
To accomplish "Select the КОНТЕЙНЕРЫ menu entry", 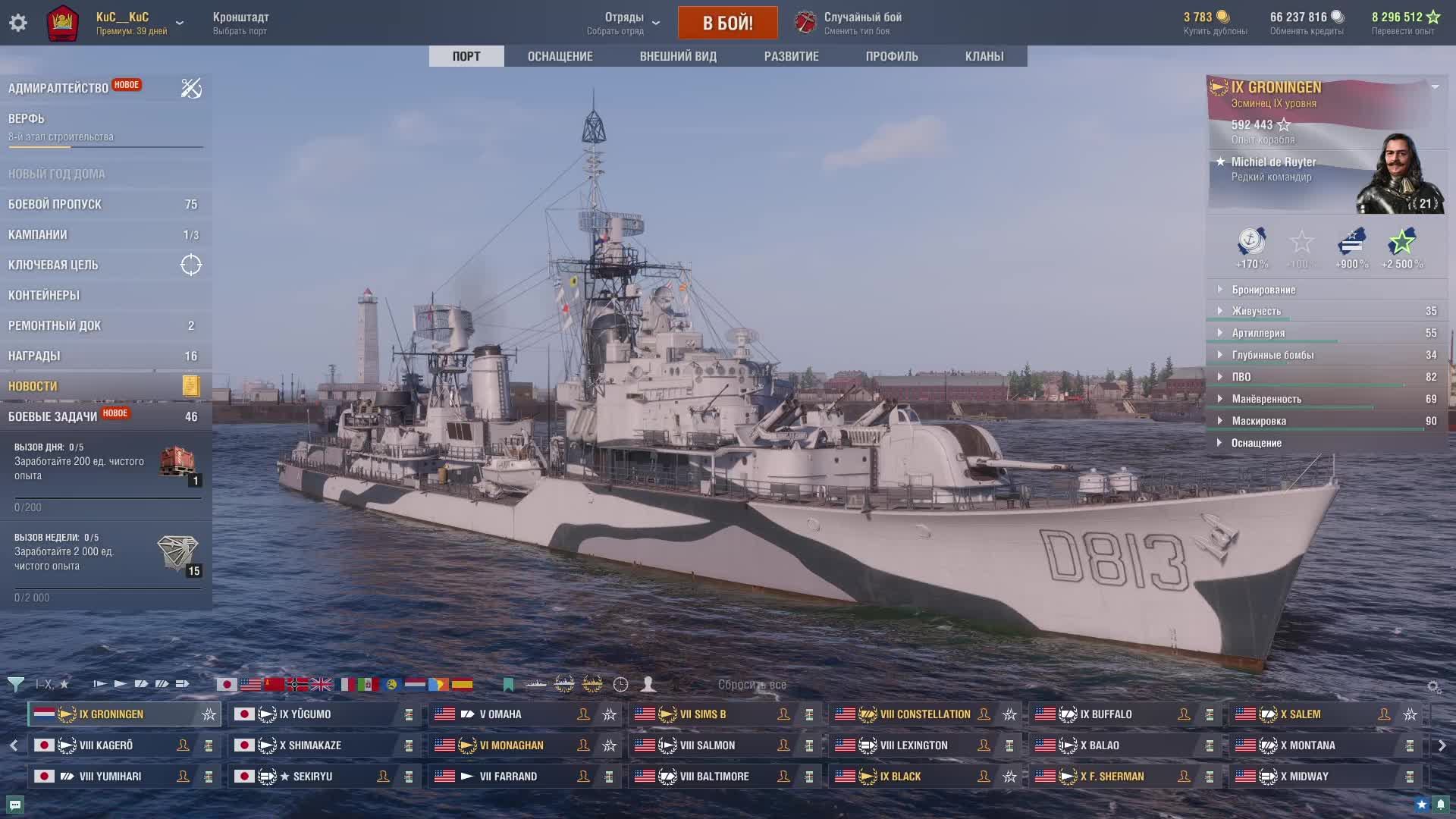I will coord(44,295).
